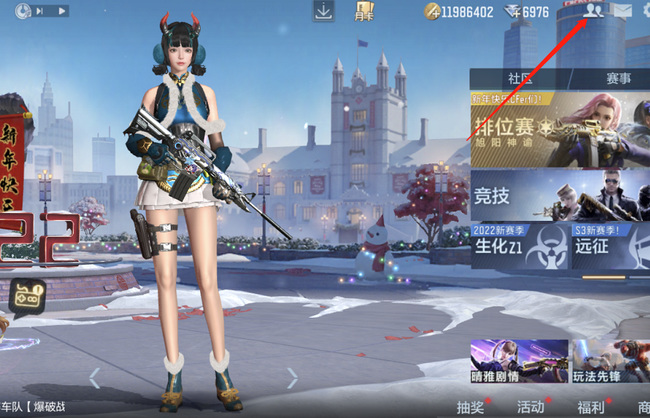The height and width of the screenshot is (418, 650).
Task: Open the mail envelope icon
Action: (622, 11)
